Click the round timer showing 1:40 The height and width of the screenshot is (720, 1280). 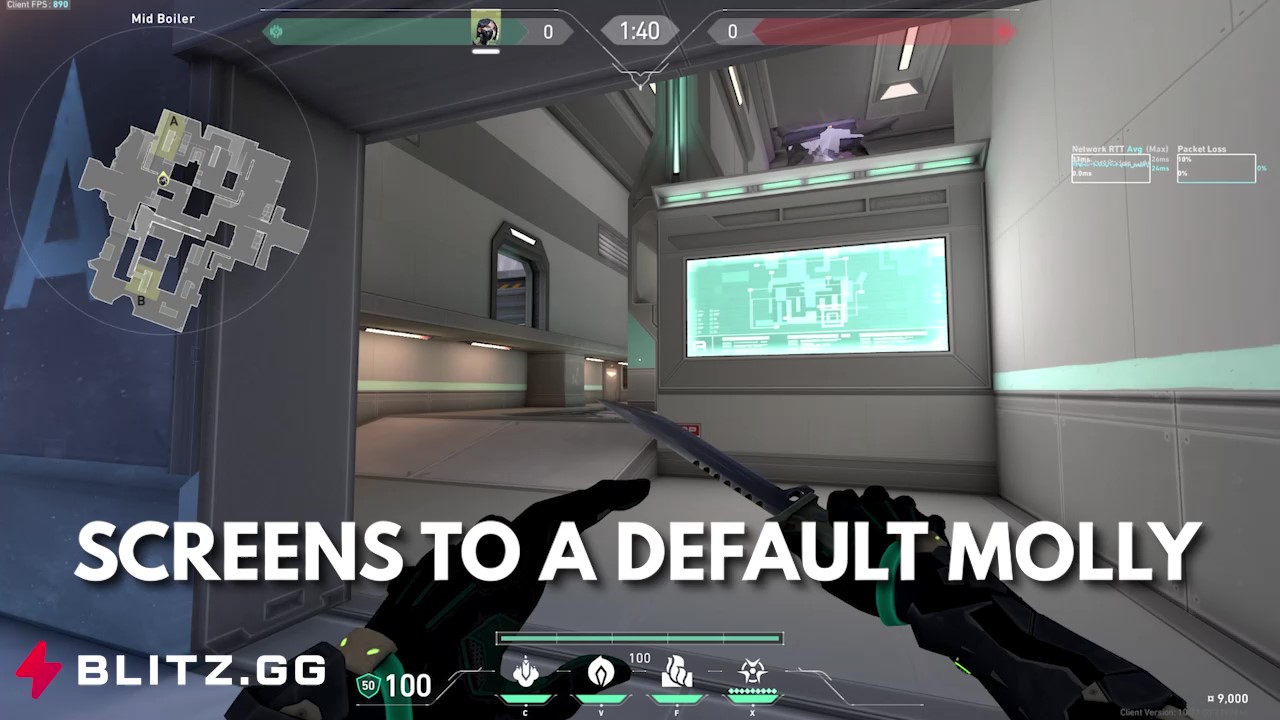(639, 30)
